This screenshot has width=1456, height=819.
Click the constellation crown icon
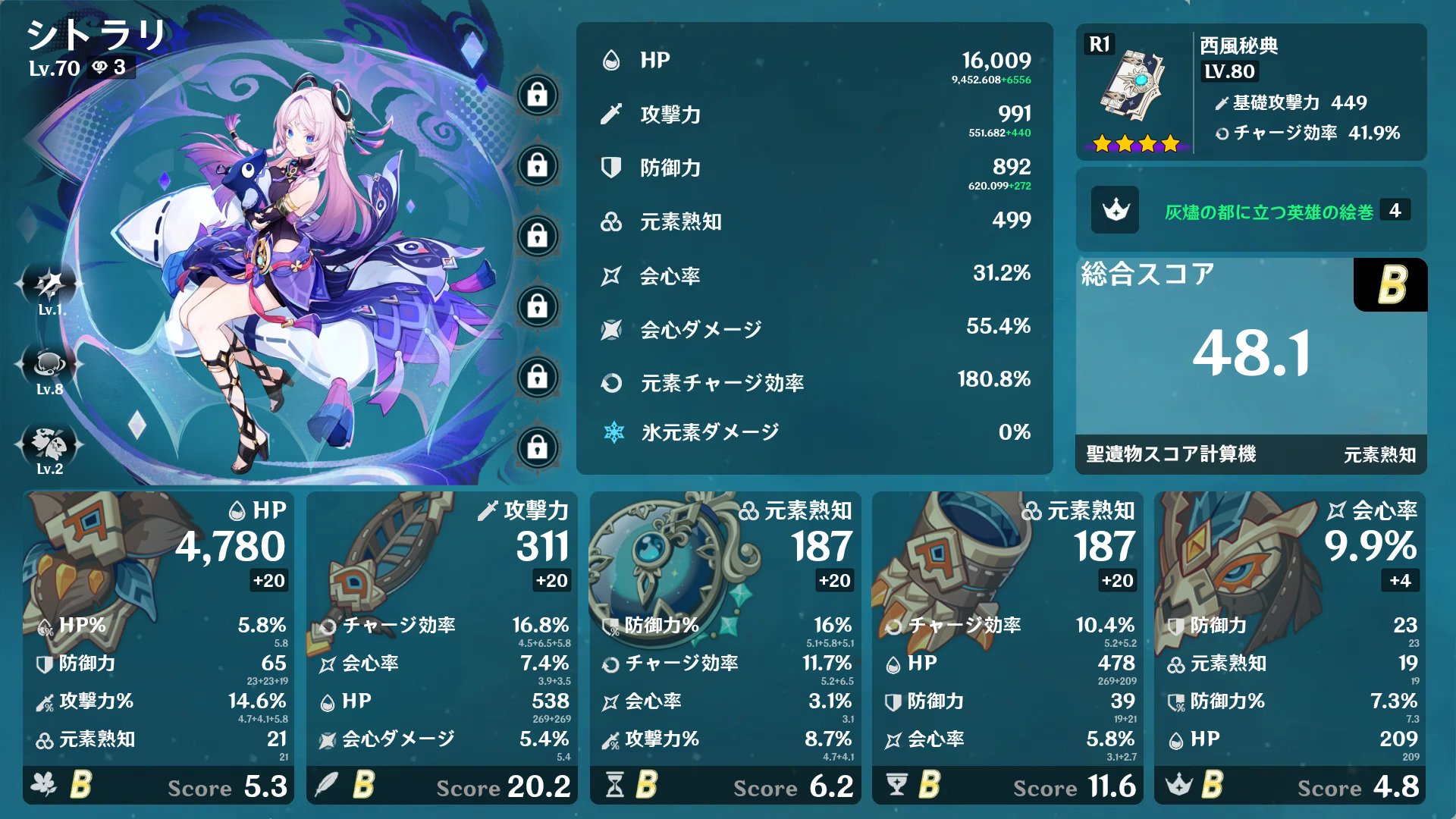[x=1115, y=211]
